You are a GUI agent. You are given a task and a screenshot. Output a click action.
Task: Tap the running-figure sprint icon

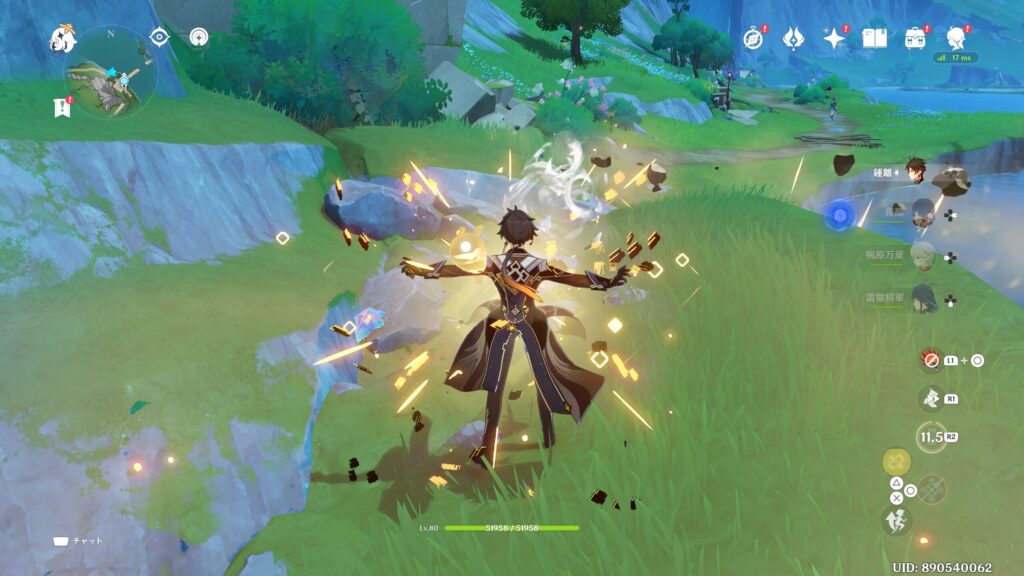click(896, 519)
